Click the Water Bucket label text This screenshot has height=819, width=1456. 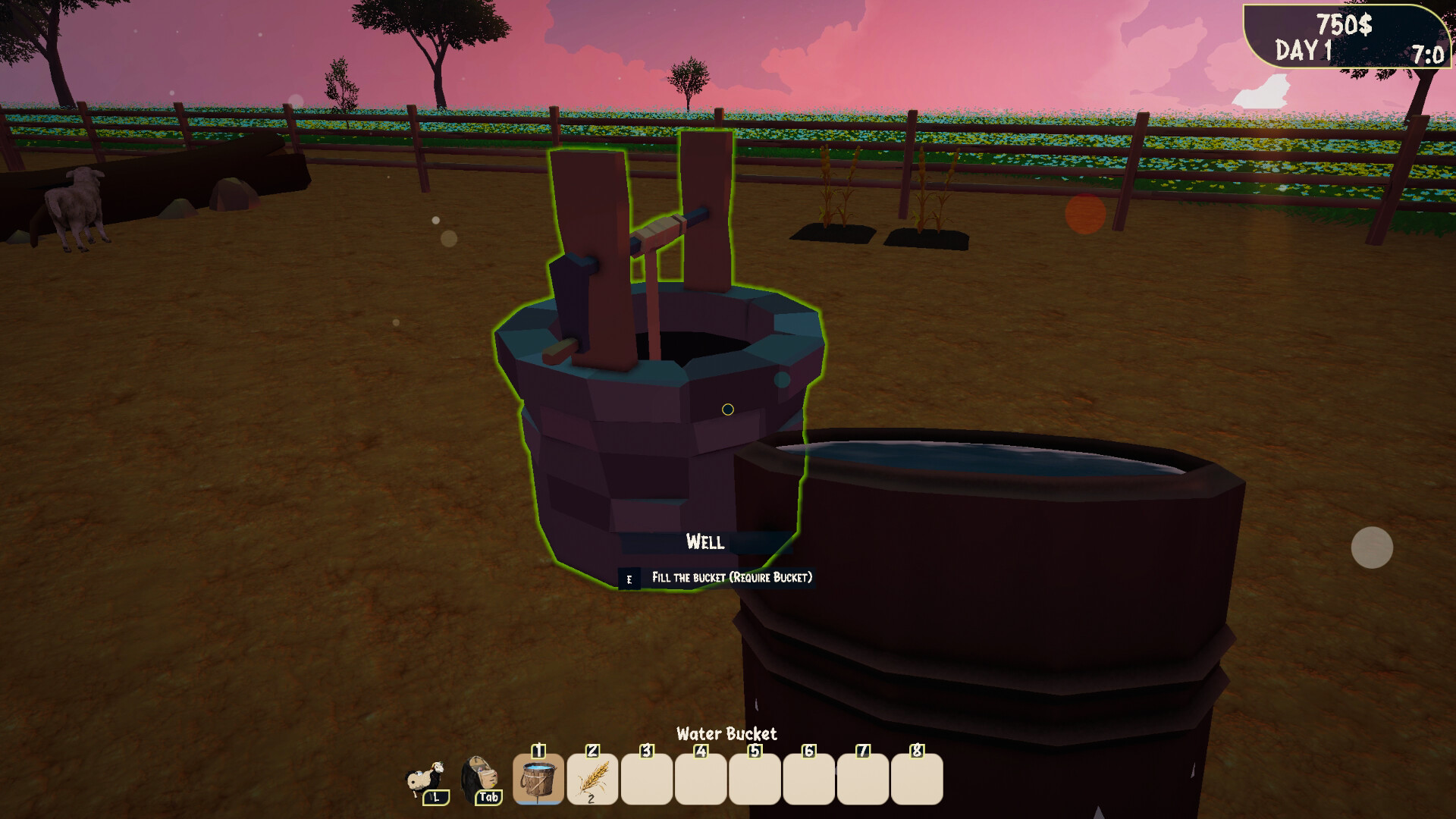tap(727, 733)
